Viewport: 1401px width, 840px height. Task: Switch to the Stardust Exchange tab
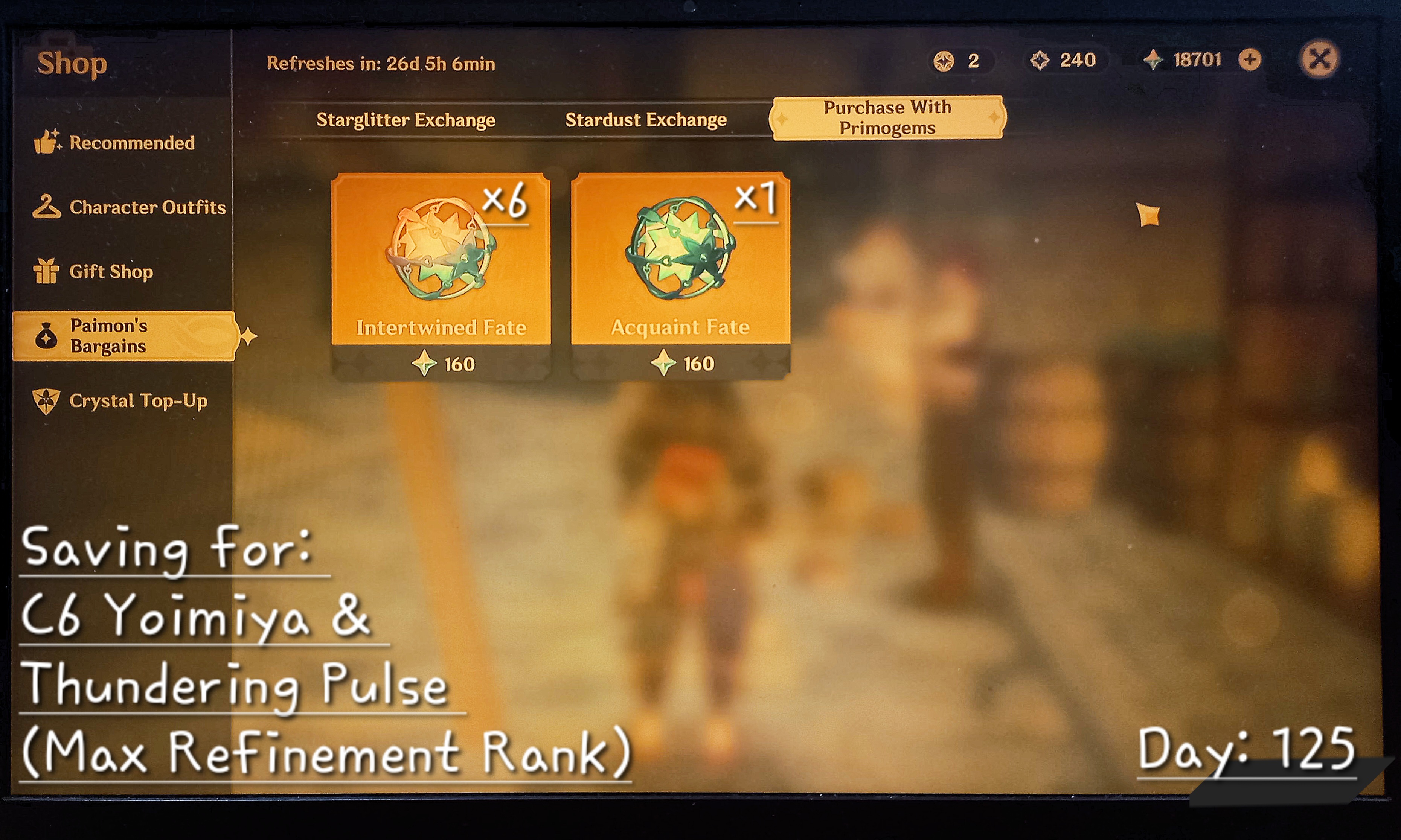tap(646, 119)
